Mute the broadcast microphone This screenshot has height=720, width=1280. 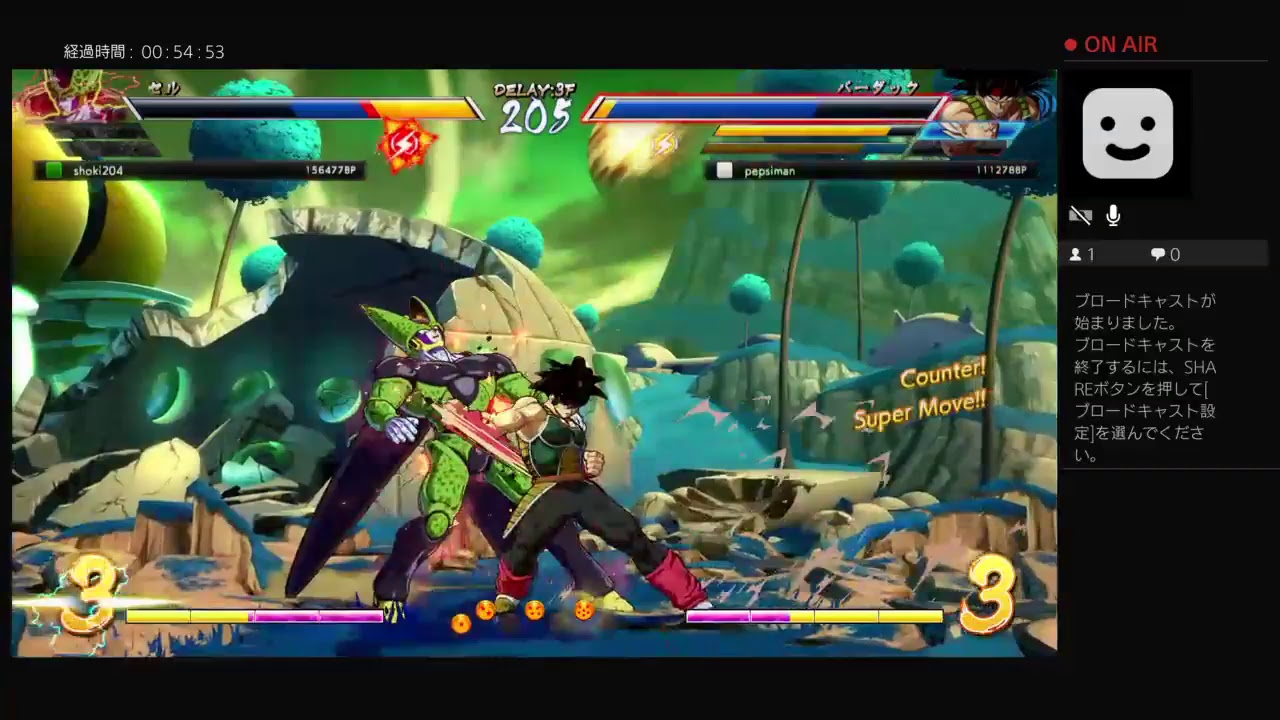pos(1113,215)
